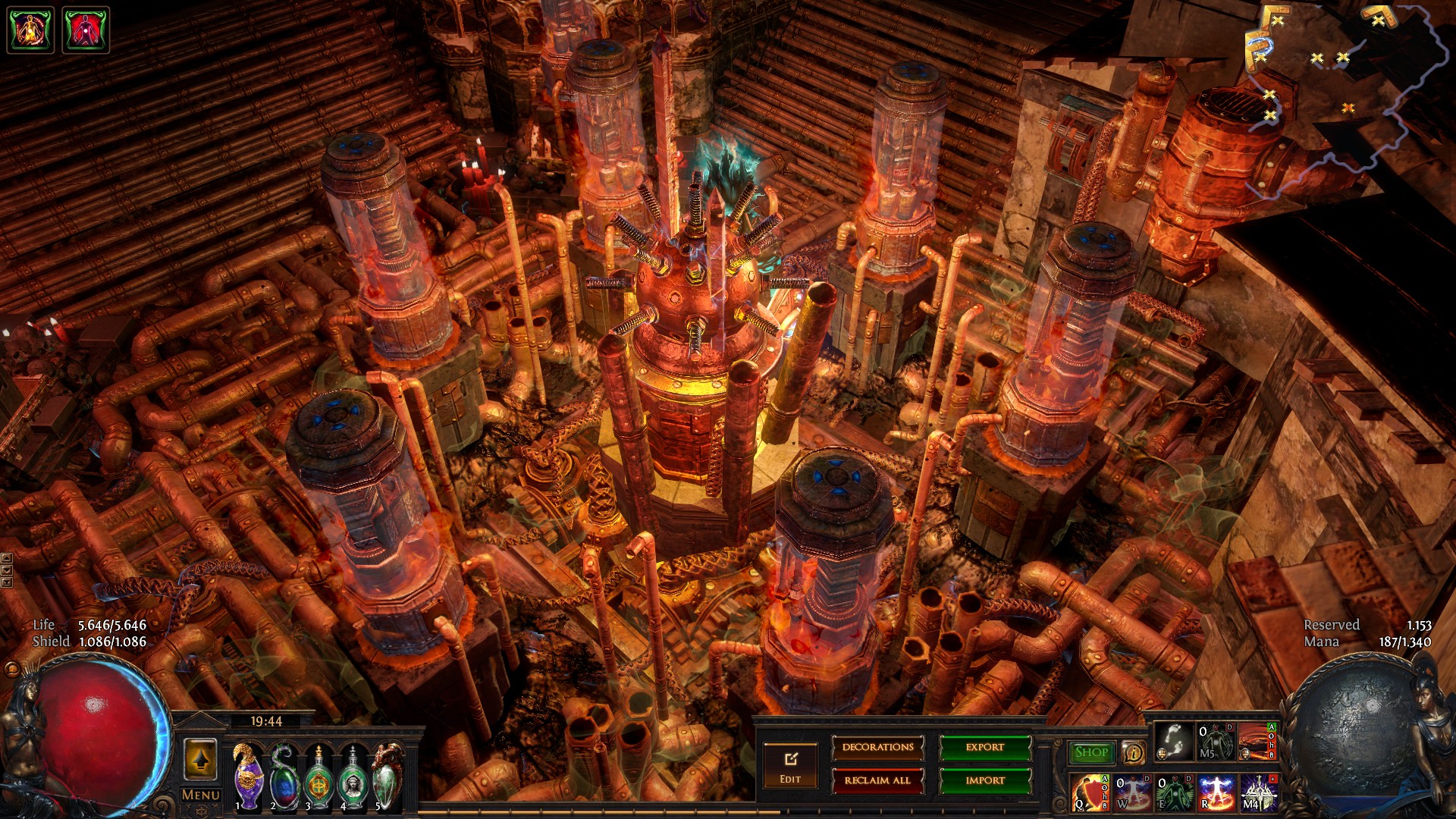Open the Menu button
The width and height of the screenshot is (1456, 819).
[x=201, y=795]
